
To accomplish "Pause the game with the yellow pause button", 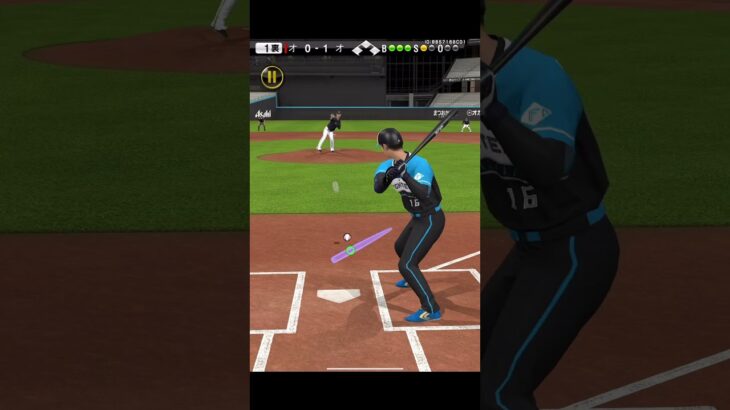I will coord(271,77).
